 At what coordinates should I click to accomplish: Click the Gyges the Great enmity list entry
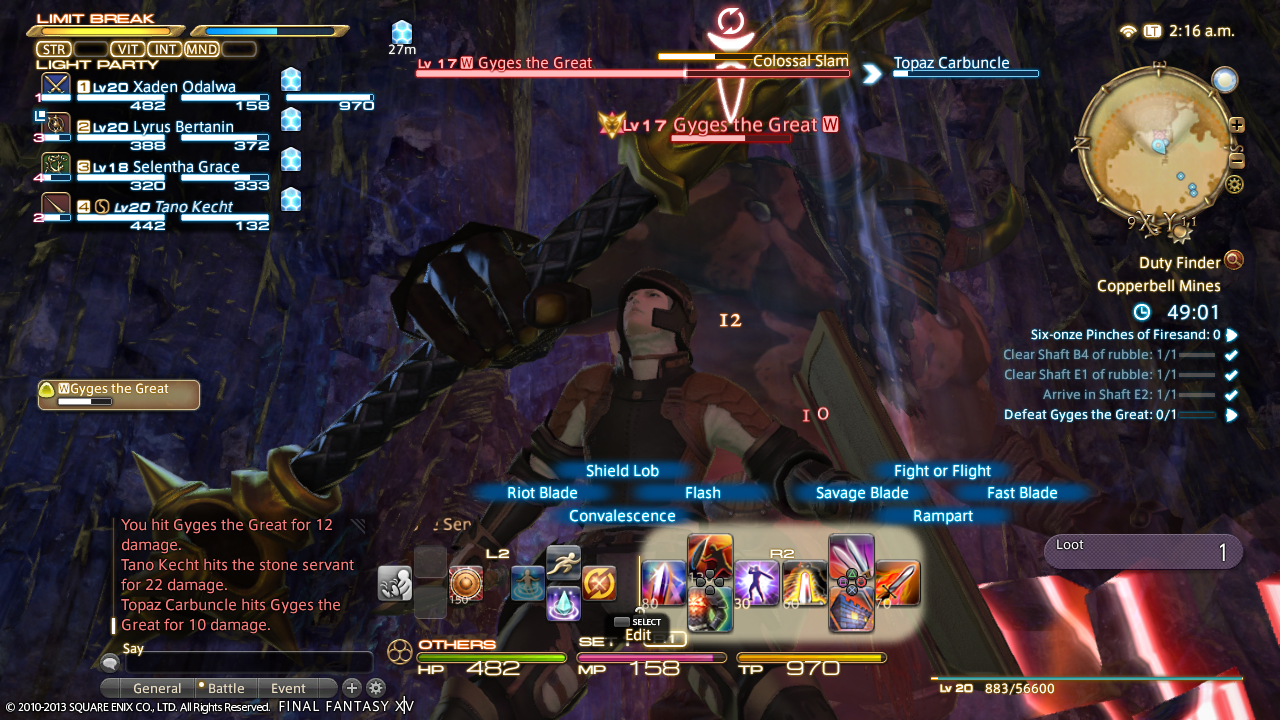pos(119,394)
